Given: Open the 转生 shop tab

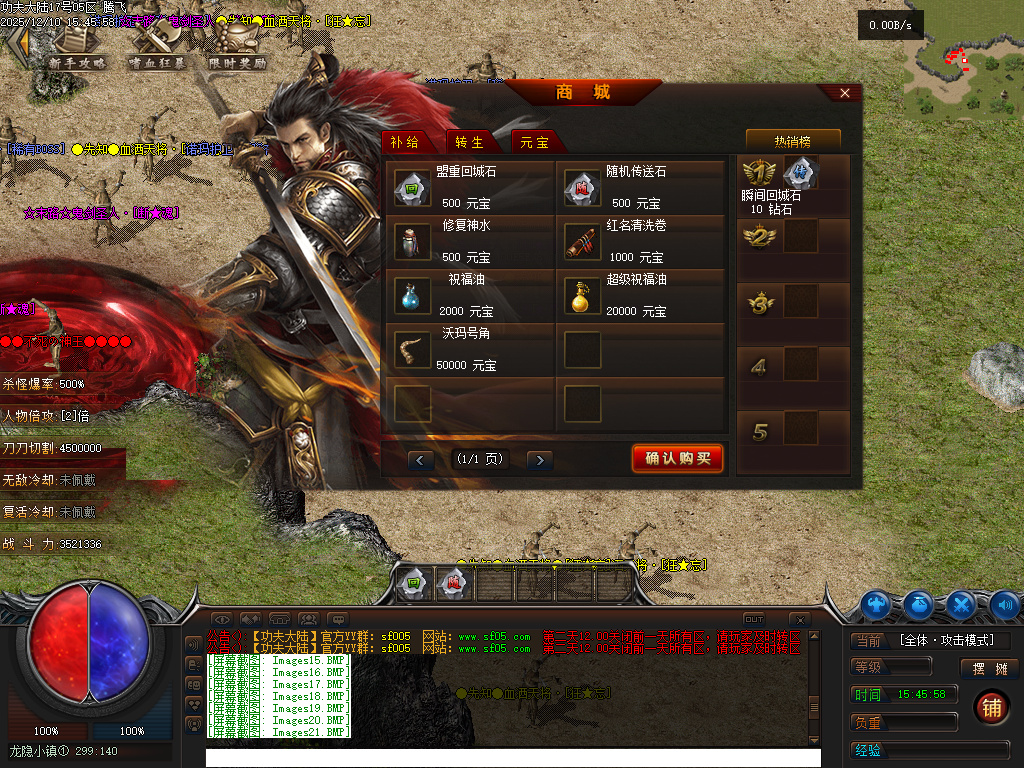Looking at the screenshot, I should coord(469,142).
